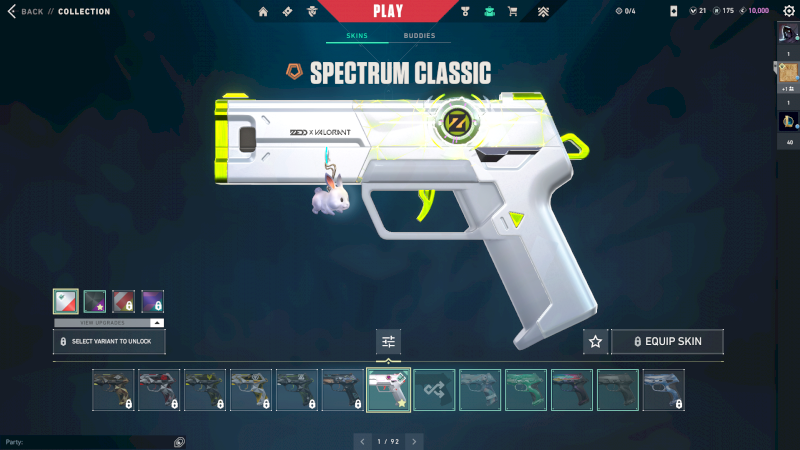
Task: Start matchmaking with the PLAY button
Action: [388, 11]
